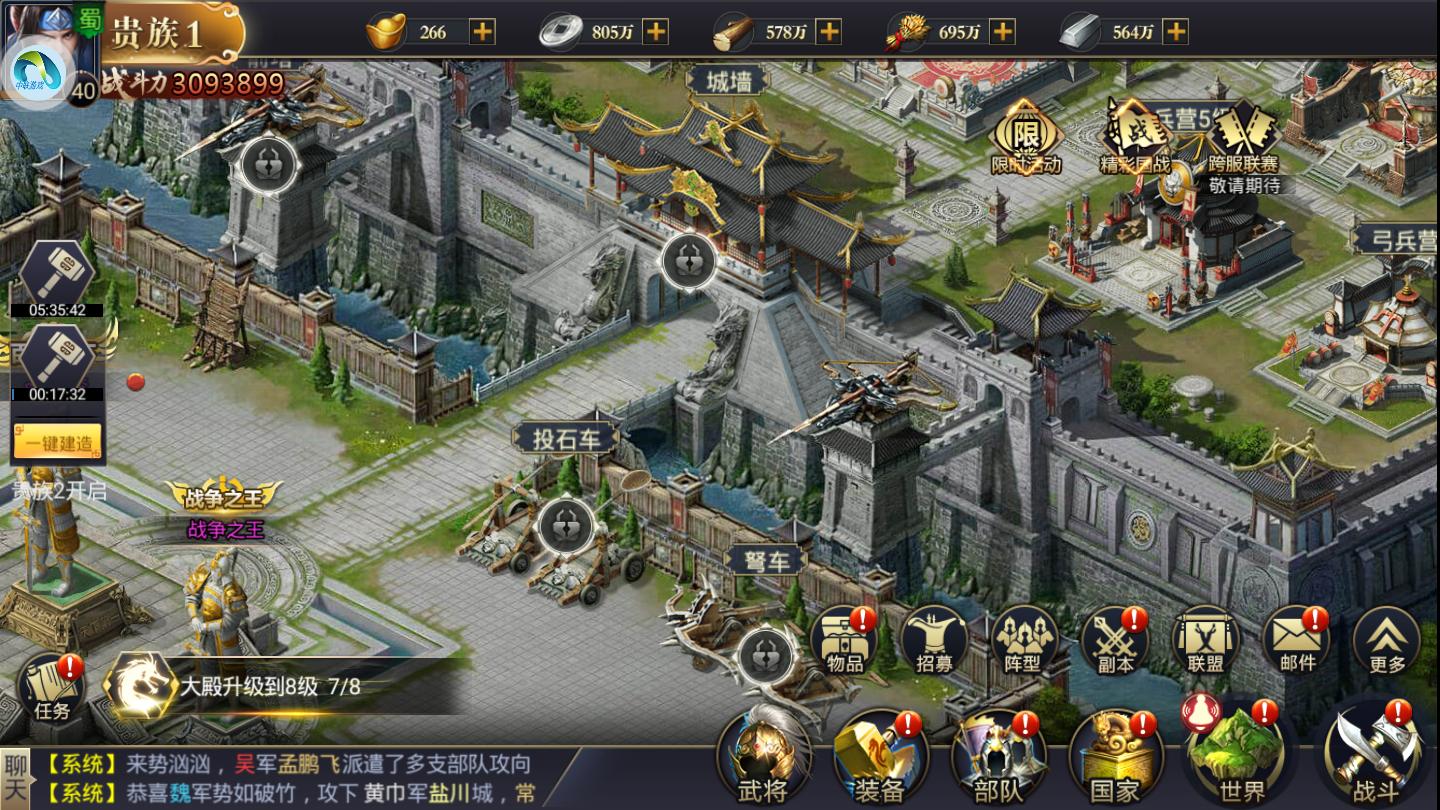Enter the 战斗 battle menu
The width and height of the screenshot is (1440, 810).
[1377, 757]
